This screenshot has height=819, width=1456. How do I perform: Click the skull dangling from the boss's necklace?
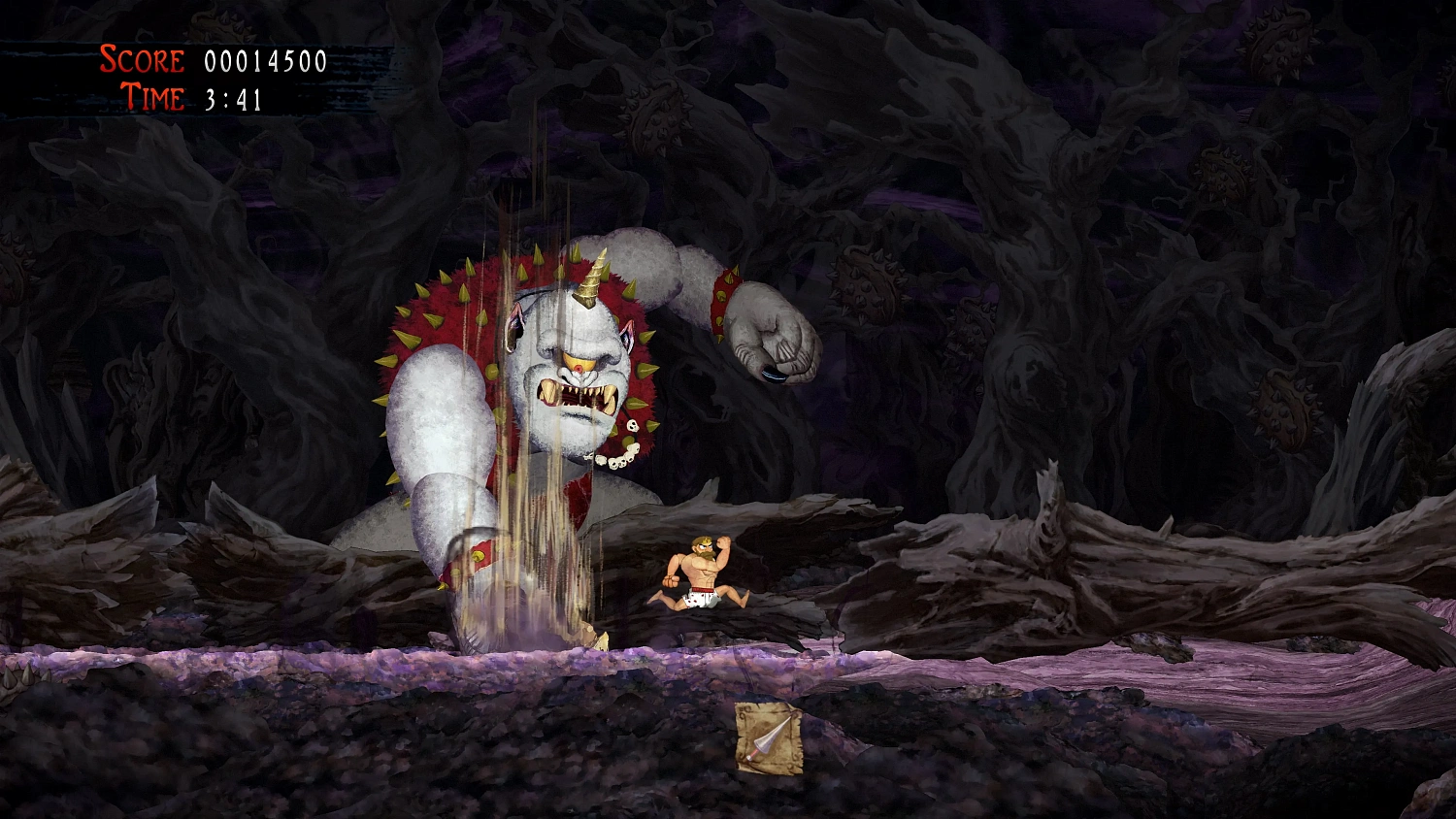[x=632, y=424]
